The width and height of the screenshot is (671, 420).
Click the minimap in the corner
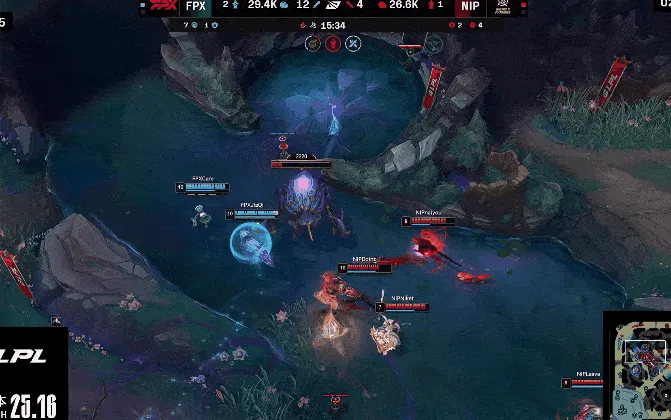click(638, 368)
